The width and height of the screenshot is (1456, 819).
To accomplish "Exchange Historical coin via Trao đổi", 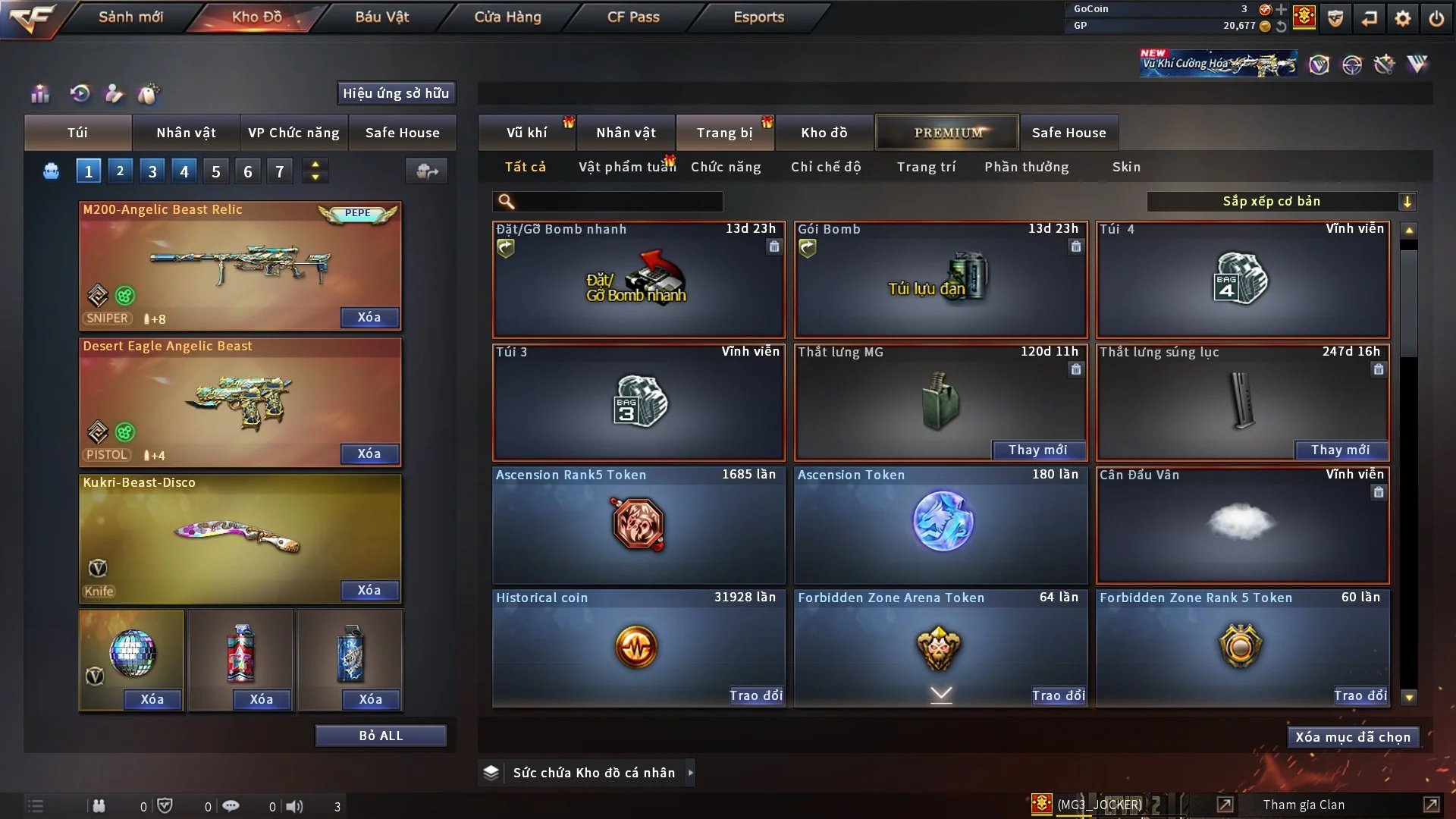I will click(755, 695).
